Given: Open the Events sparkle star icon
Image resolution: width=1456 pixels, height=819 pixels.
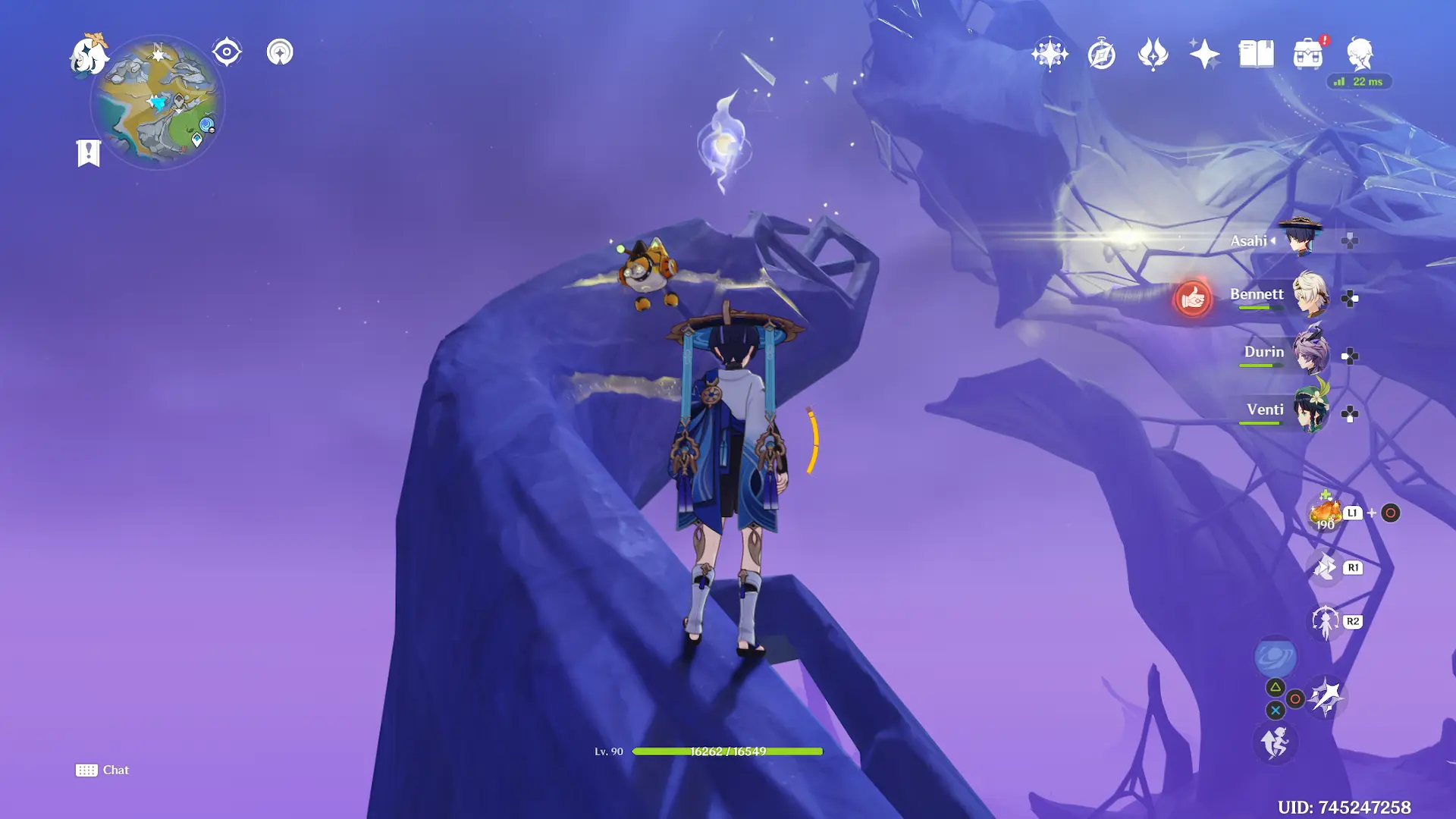Looking at the screenshot, I should pyautogui.click(x=1204, y=54).
